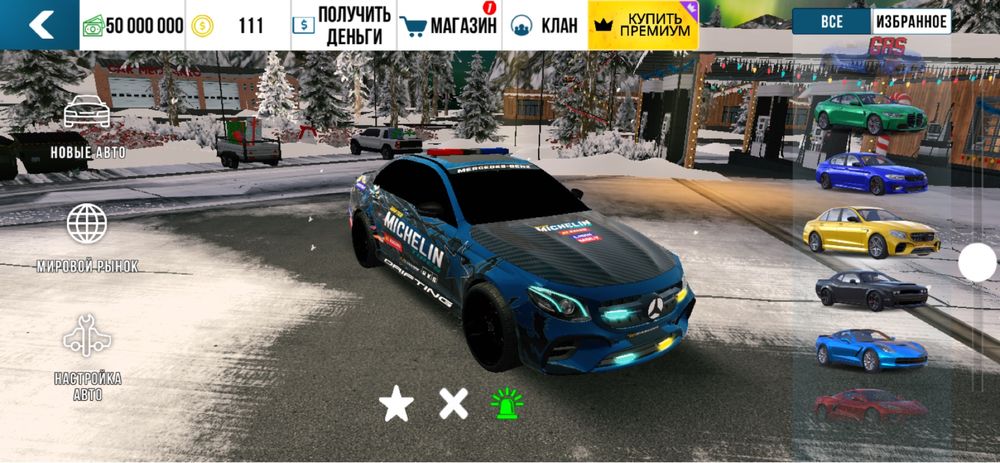1000x463 pixels.
Task: Go back with the arrow button
Action: [40, 25]
